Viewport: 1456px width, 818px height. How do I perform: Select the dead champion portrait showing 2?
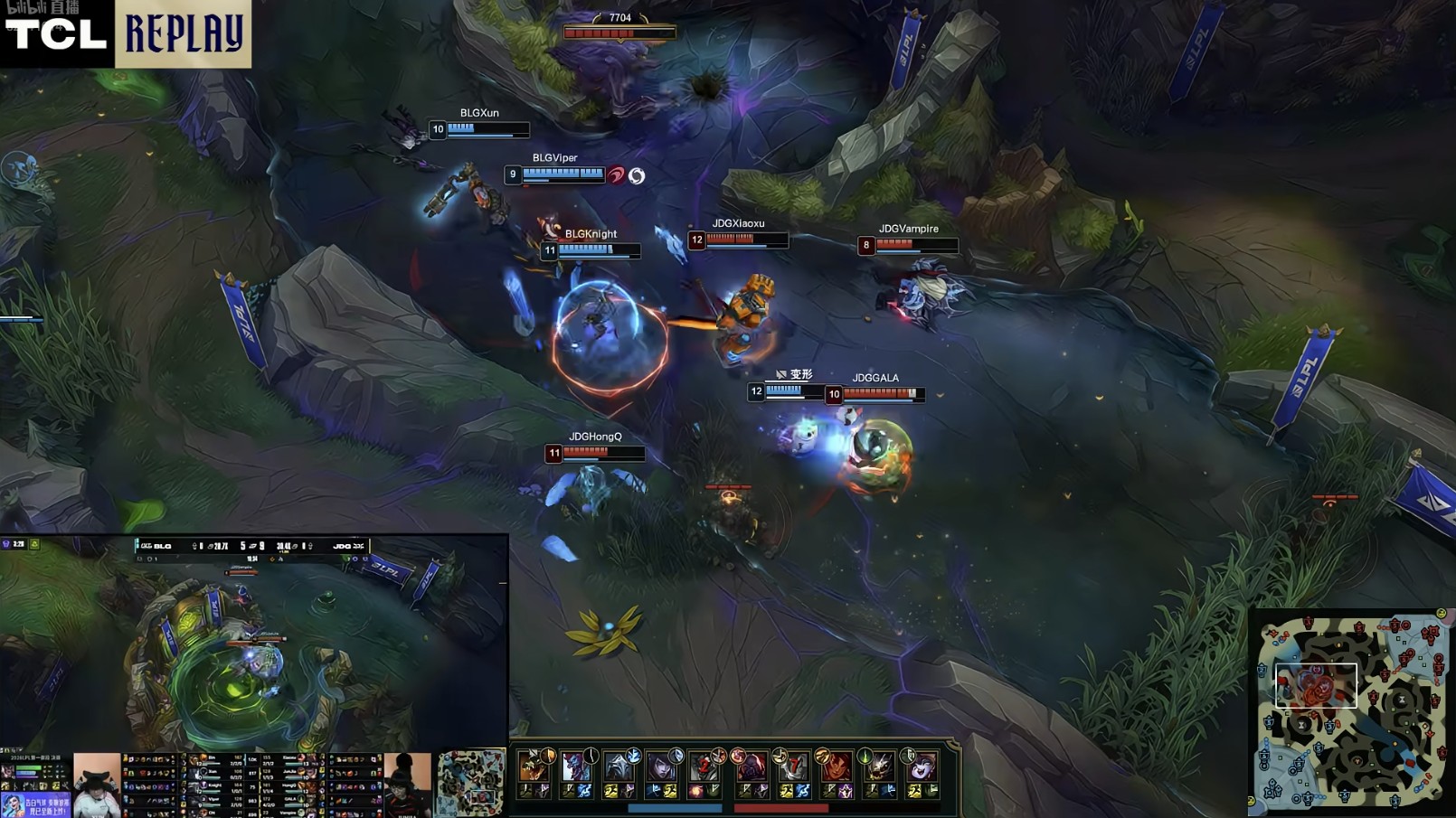point(704,768)
